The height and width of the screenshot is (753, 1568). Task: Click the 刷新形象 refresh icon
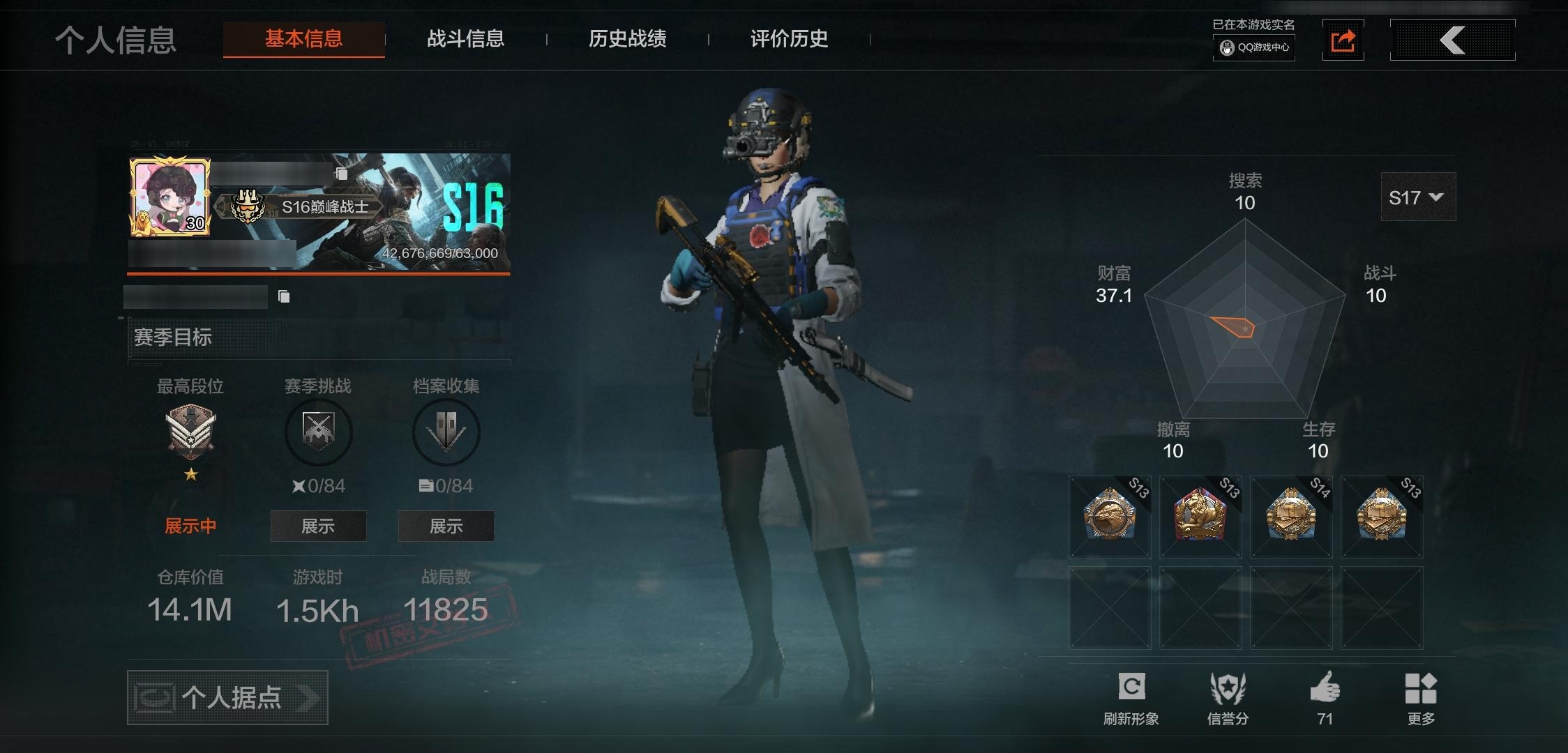(1131, 688)
